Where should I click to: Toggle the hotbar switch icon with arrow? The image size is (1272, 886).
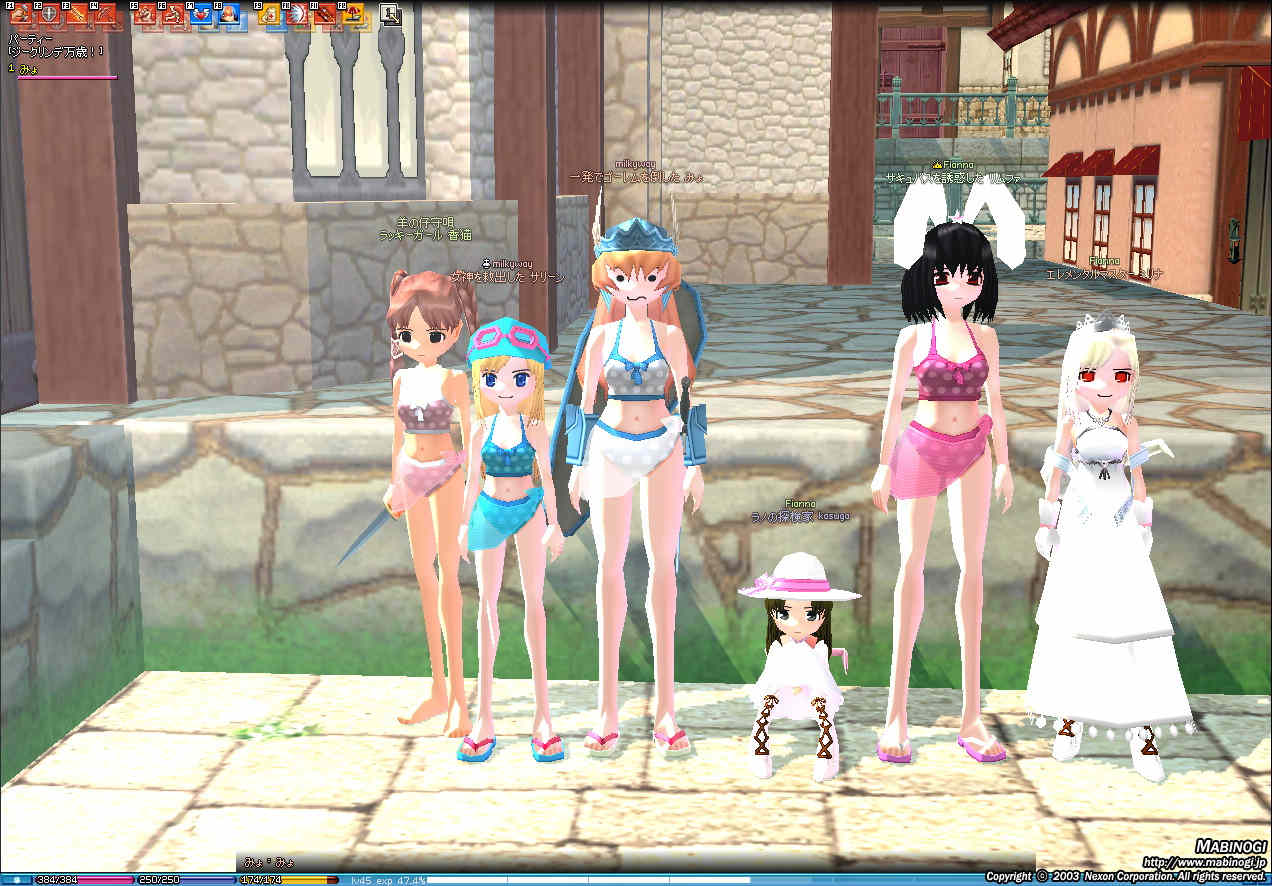[391, 14]
